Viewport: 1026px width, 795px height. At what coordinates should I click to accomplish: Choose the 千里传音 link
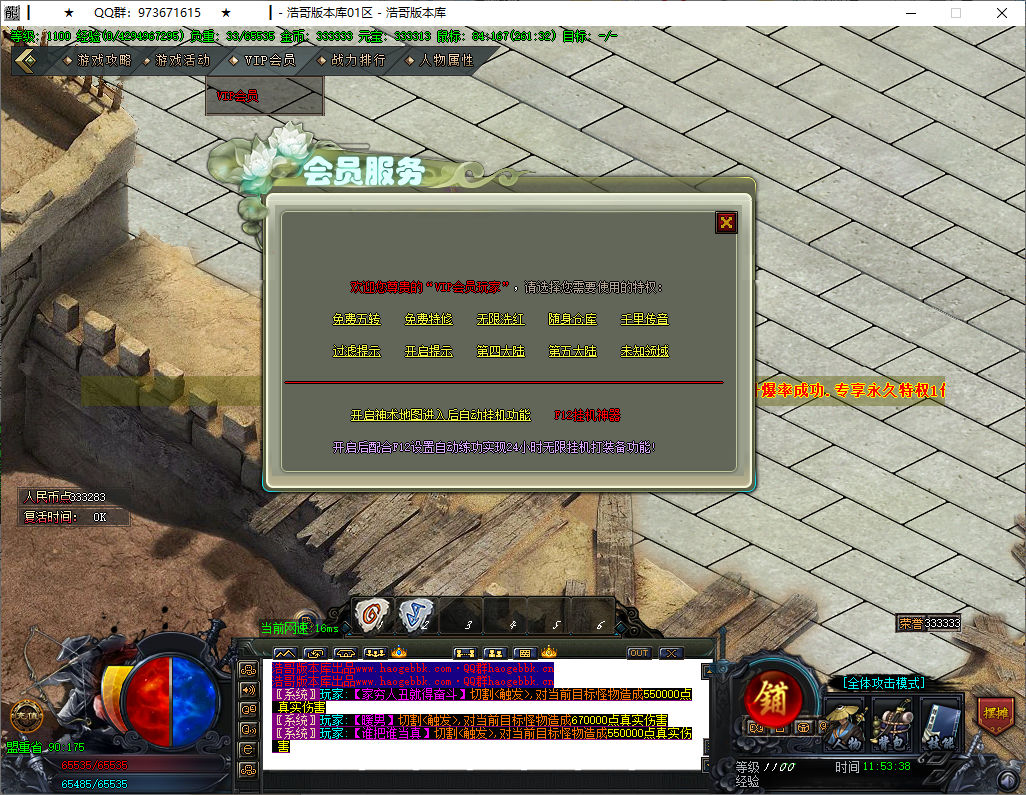(644, 319)
